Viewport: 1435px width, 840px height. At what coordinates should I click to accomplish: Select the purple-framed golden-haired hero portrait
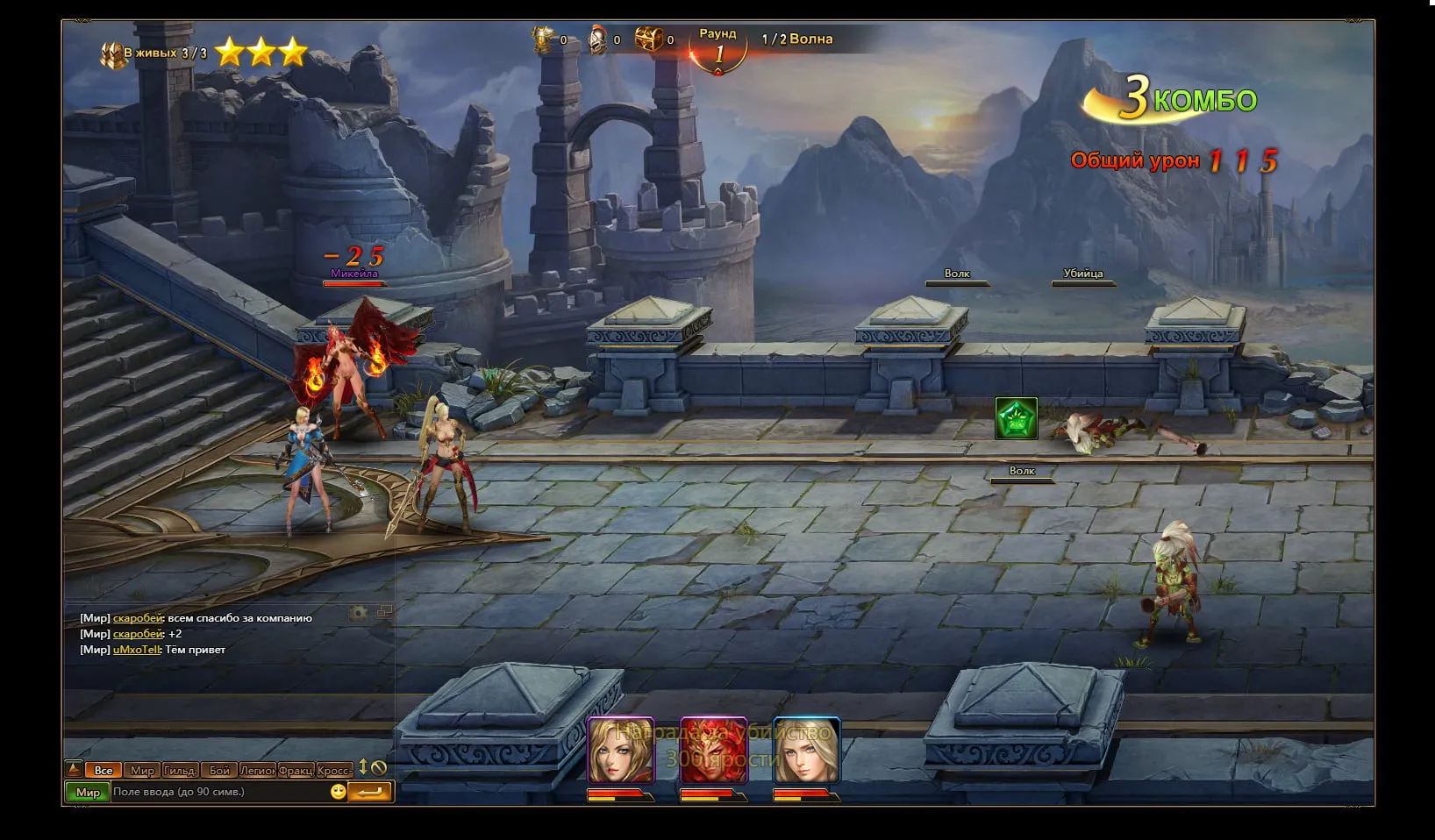tap(620, 750)
